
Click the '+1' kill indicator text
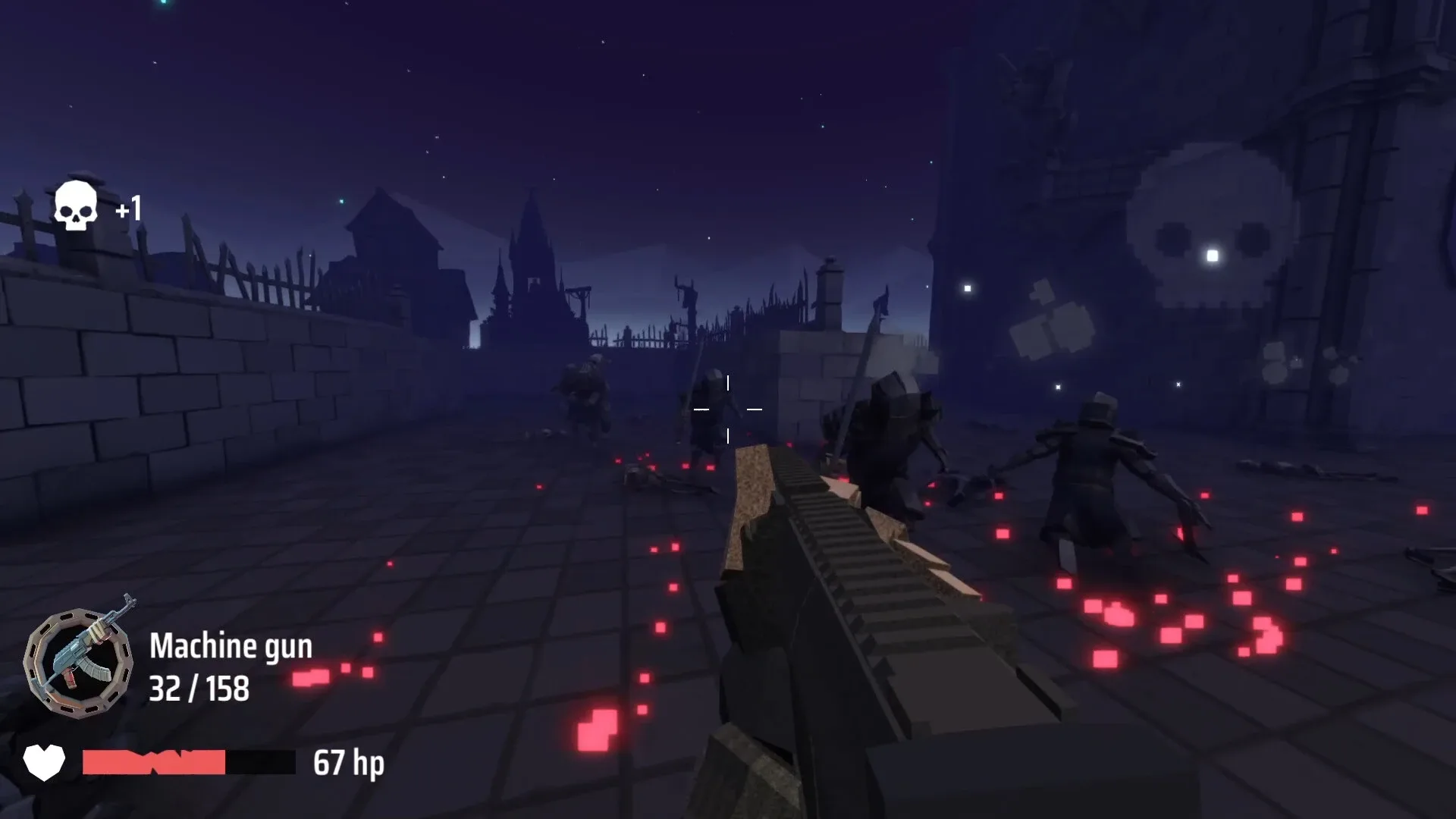130,209
